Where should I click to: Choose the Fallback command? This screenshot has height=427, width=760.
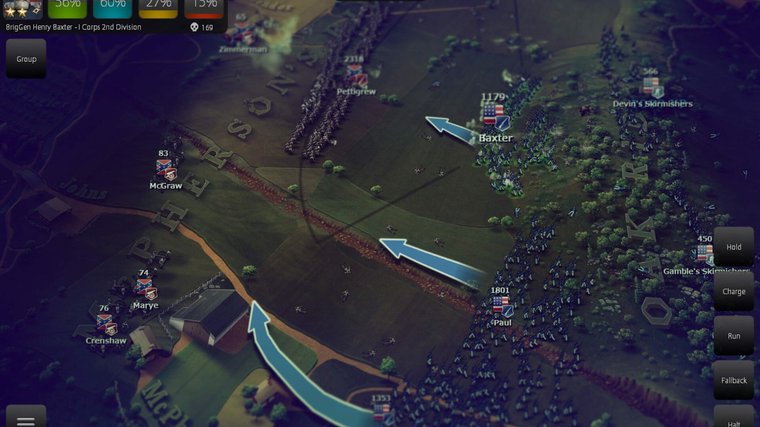point(734,380)
